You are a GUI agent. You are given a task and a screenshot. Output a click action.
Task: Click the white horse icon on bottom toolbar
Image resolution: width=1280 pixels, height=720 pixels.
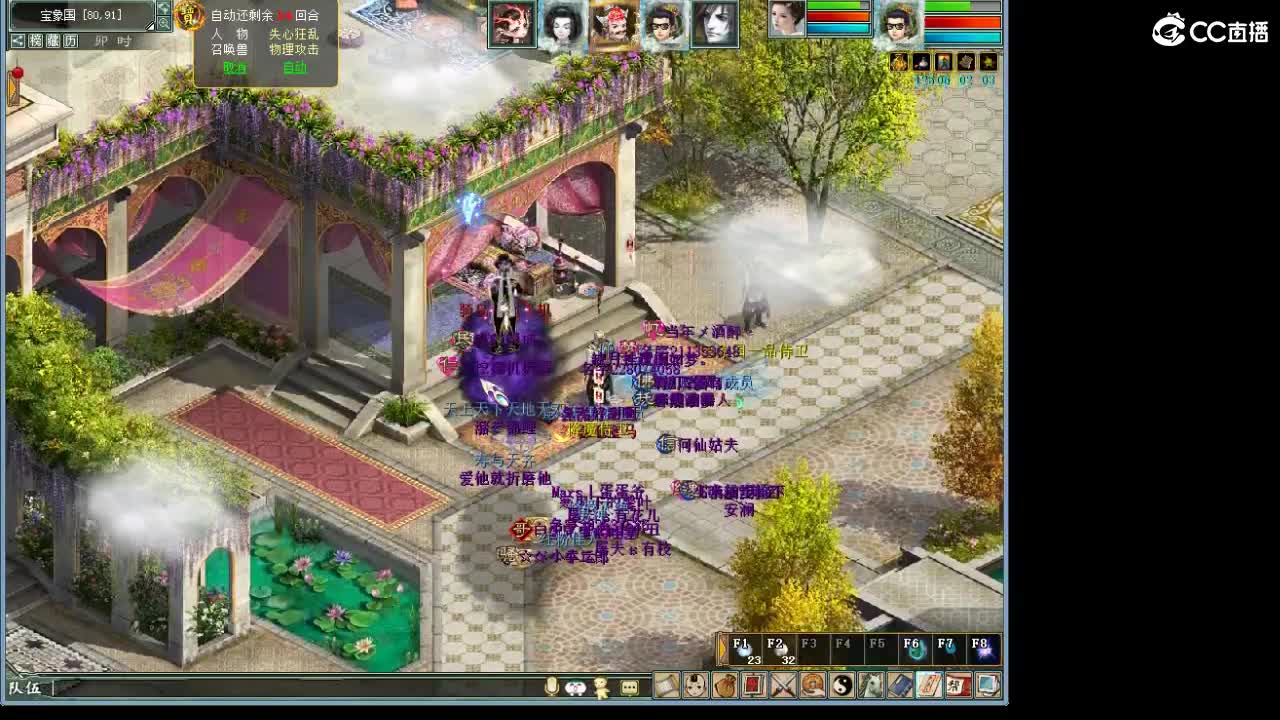pyautogui.click(x=872, y=686)
